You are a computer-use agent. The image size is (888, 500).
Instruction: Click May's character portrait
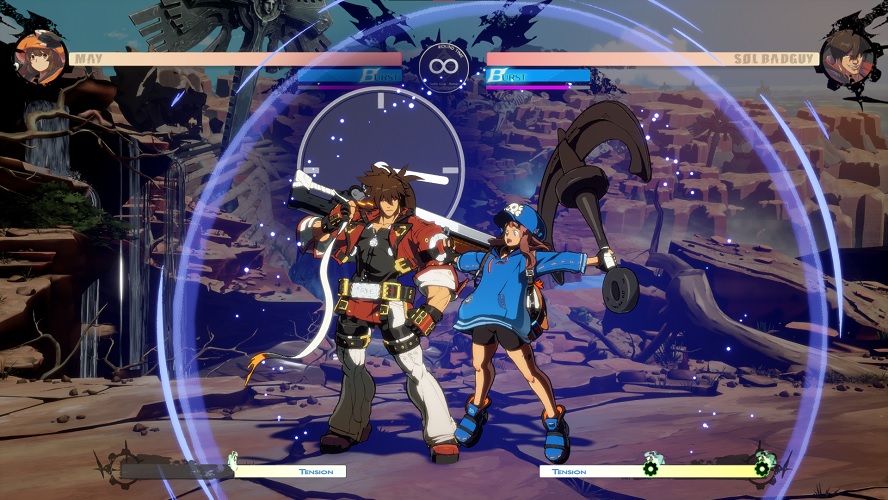[40, 57]
